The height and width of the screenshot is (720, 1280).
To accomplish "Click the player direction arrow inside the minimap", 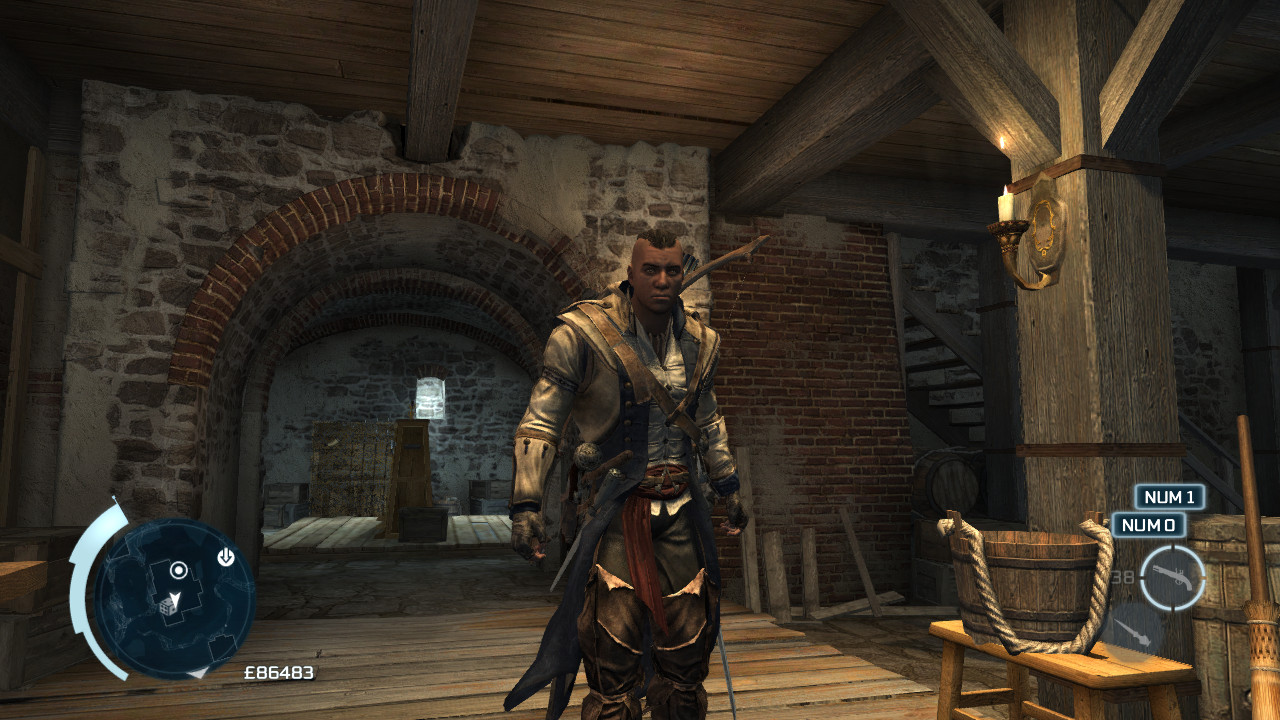I will pos(174,597).
